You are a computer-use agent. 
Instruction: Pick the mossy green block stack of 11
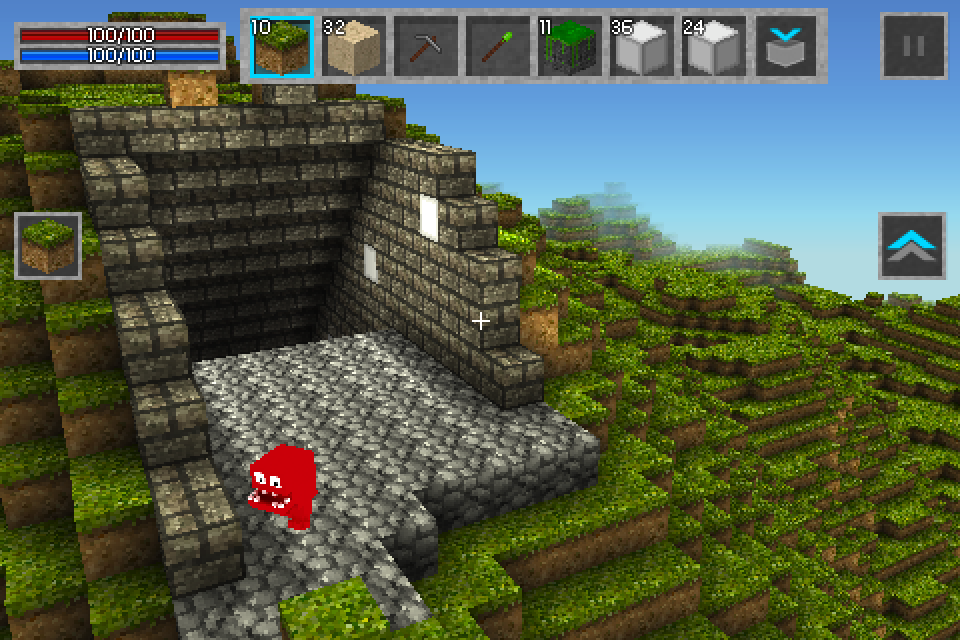pyautogui.click(x=570, y=46)
